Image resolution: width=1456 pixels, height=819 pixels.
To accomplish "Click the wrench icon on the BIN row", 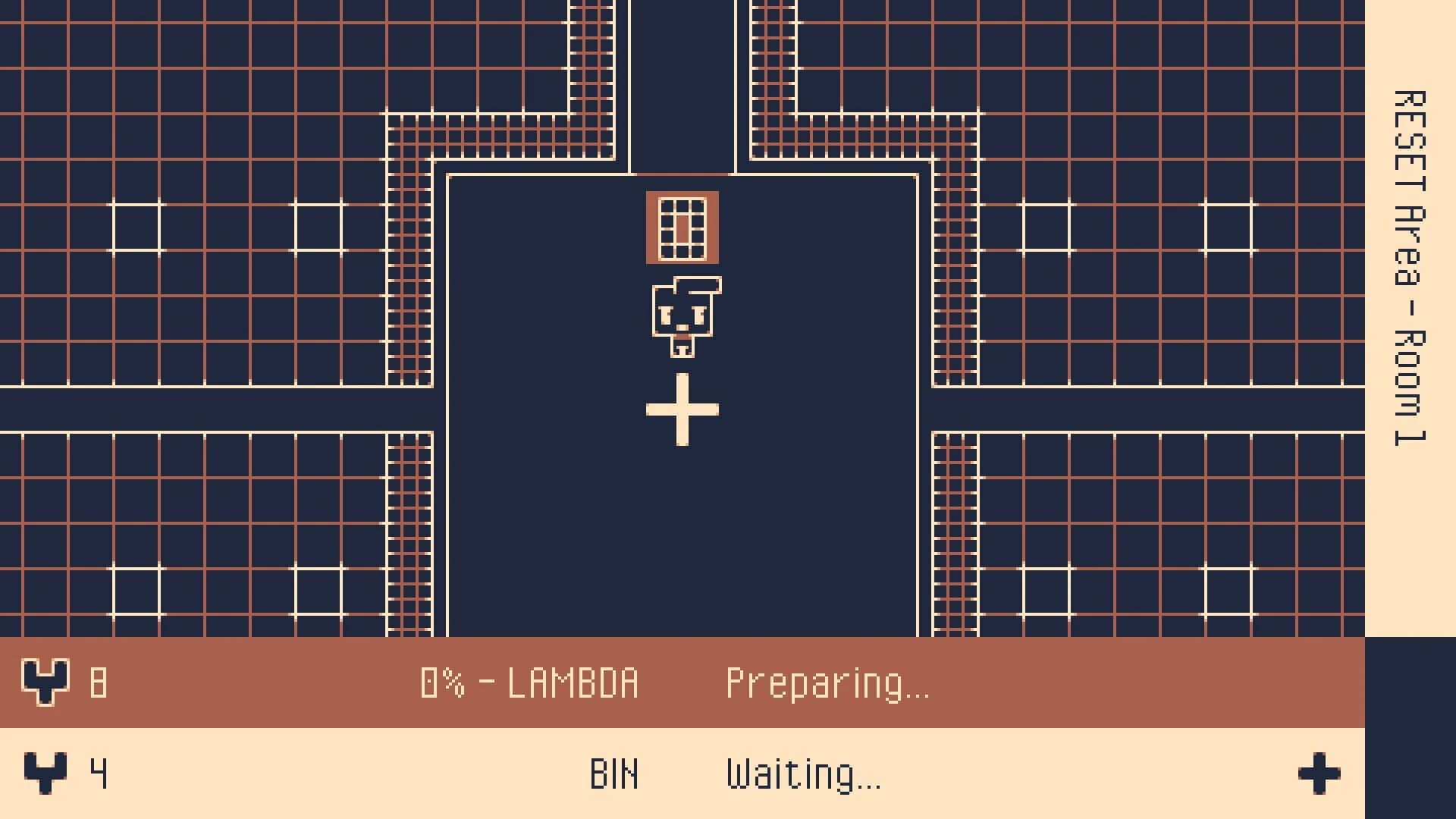I will (x=45, y=773).
